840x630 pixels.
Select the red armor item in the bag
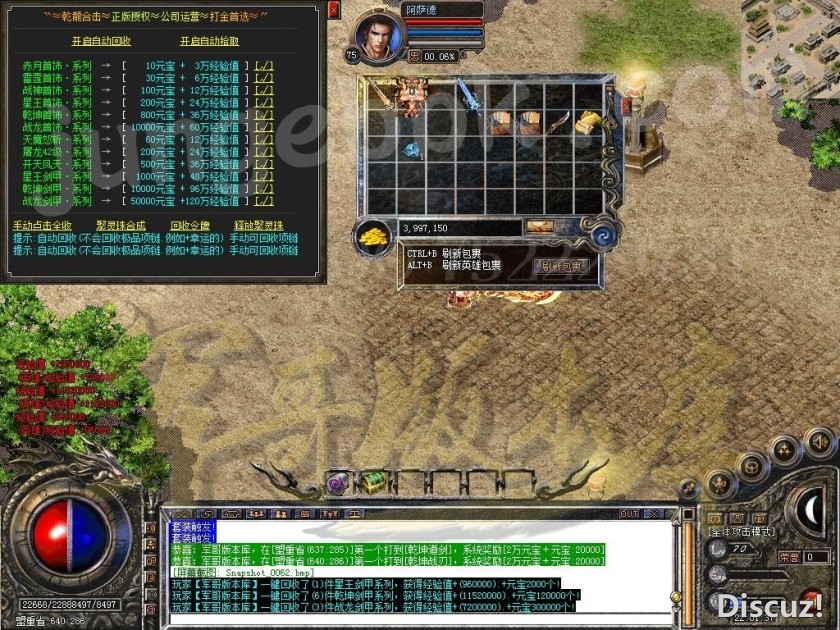(x=412, y=96)
